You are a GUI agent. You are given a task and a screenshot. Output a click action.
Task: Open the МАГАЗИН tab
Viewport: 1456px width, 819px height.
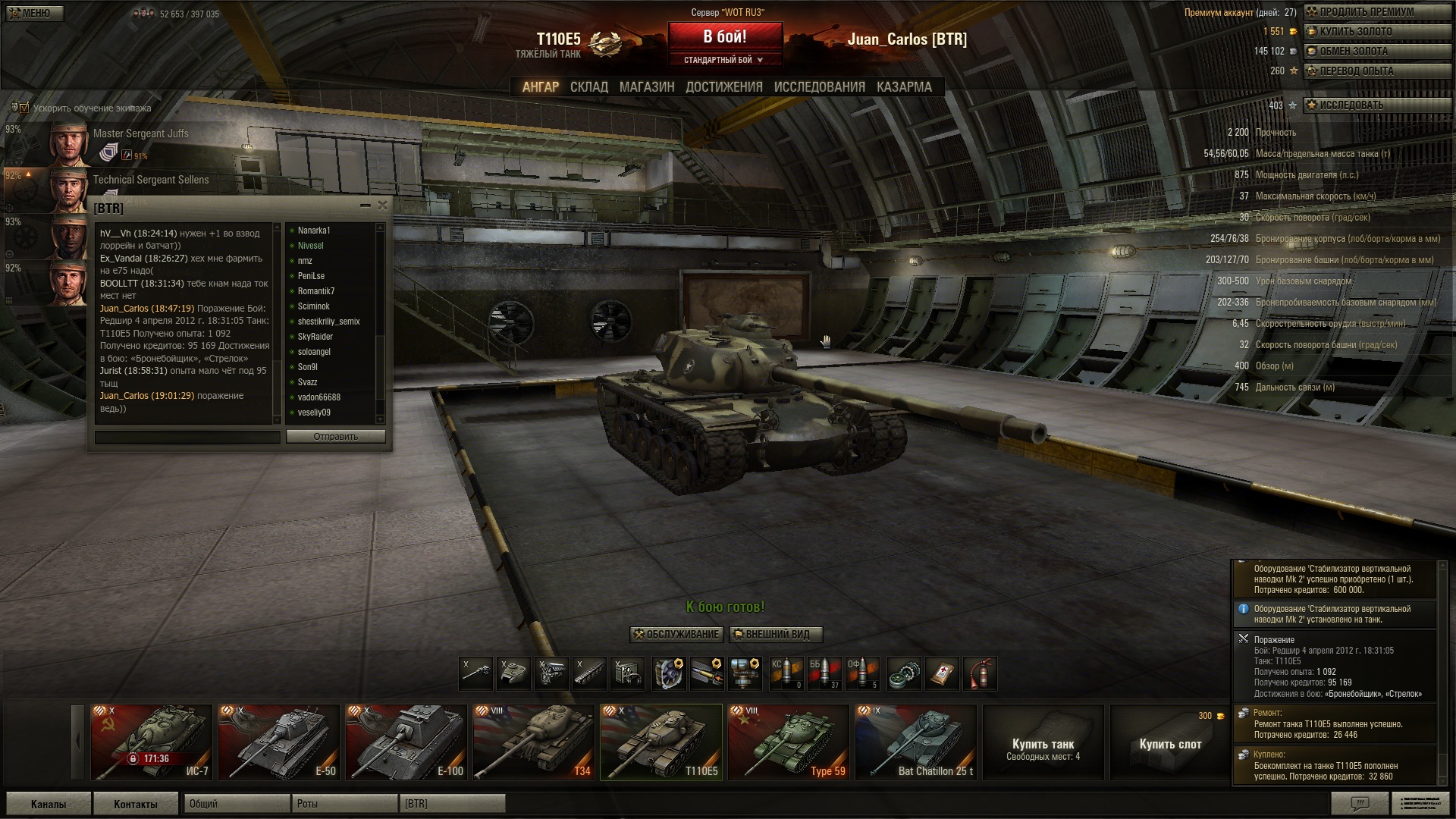click(646, 87)
